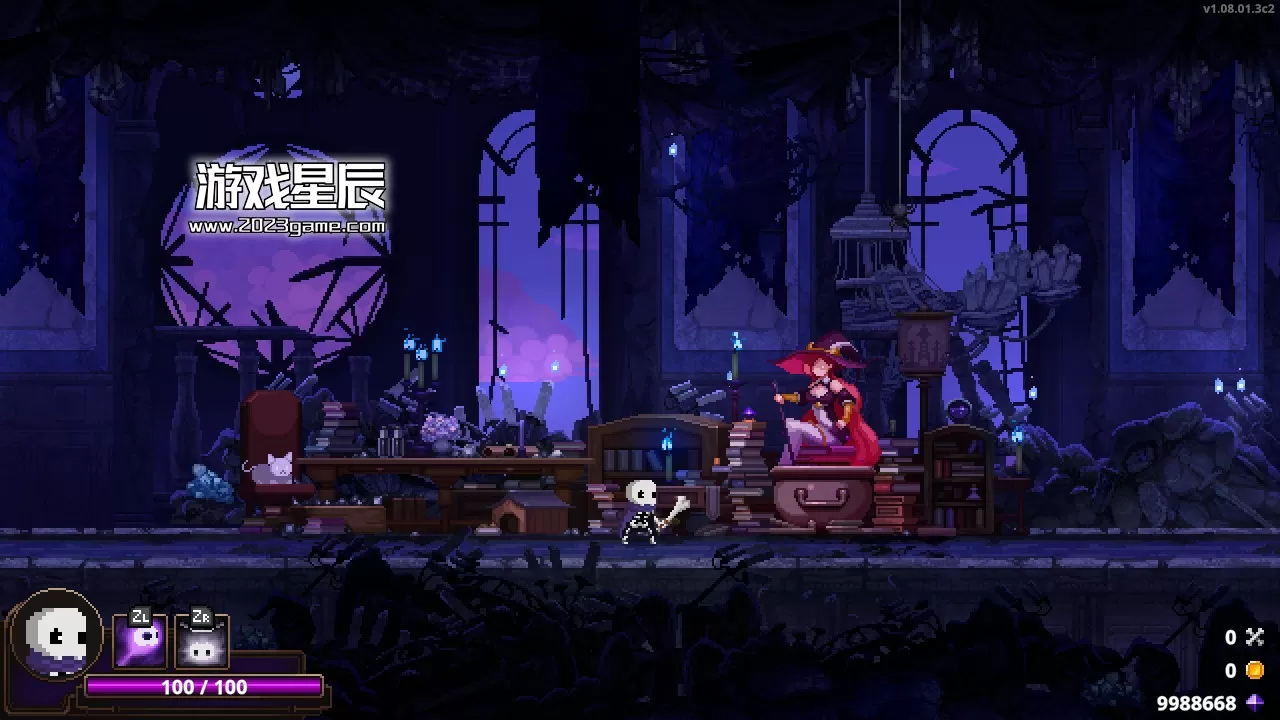Click the white cat on the red armchair
The width and height of the screenshot is (1280, 720).
(277, 467)
